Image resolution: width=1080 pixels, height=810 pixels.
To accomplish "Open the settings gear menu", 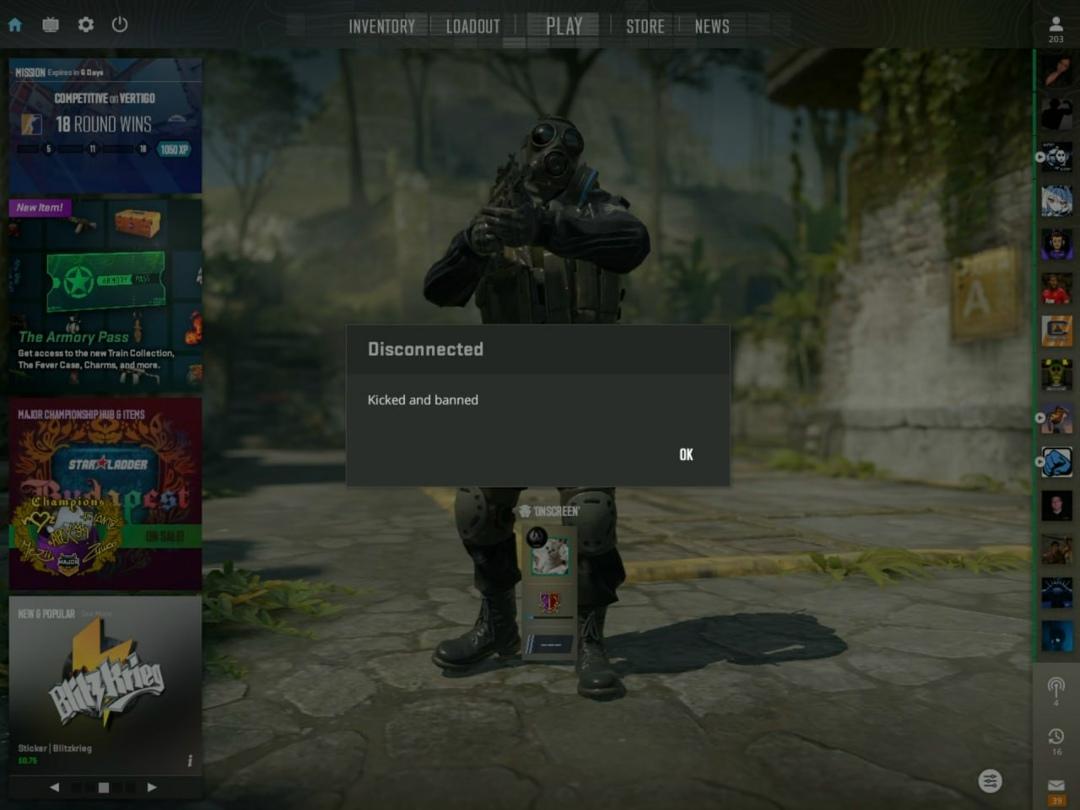I will point(86,25).
